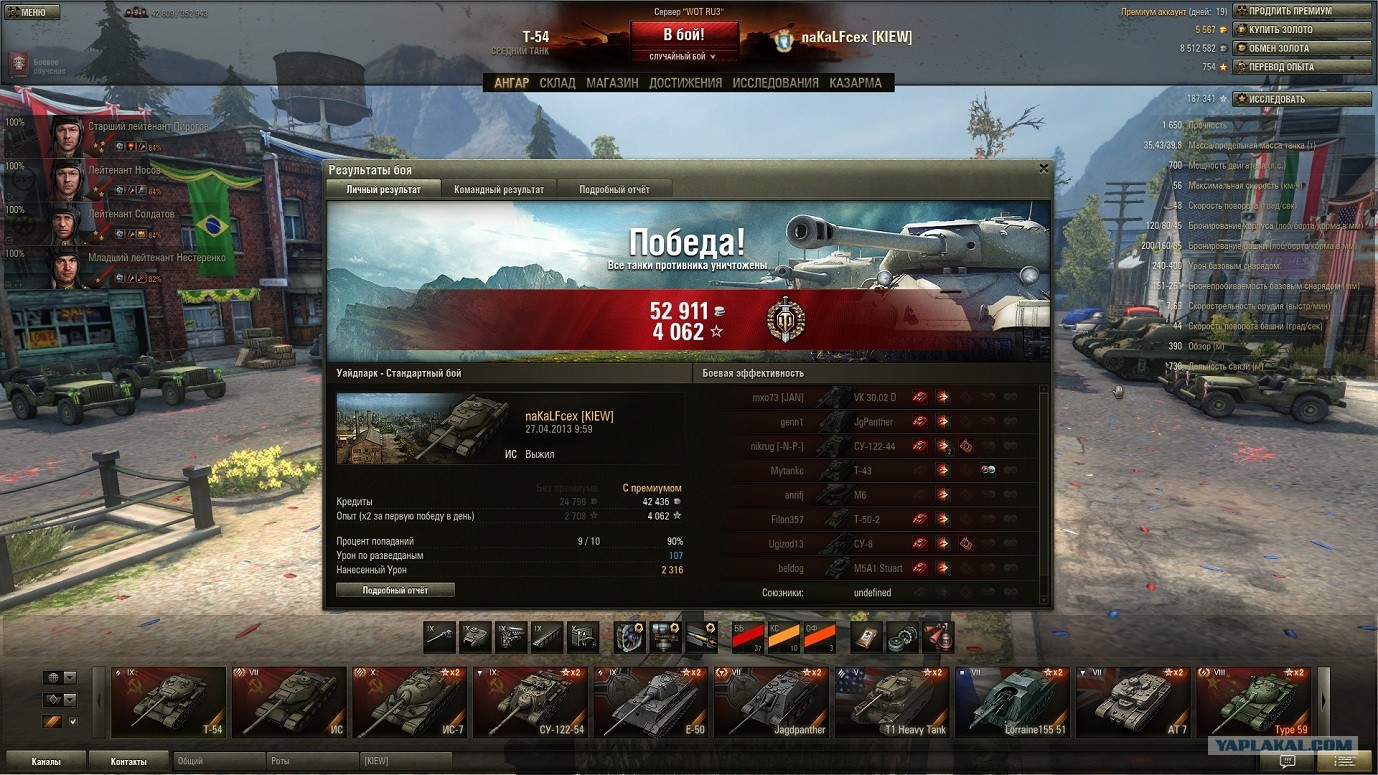The height and width of the screenshot is (775, 1378).
Task: Go to the Достижения section
Action: point(685,83)
